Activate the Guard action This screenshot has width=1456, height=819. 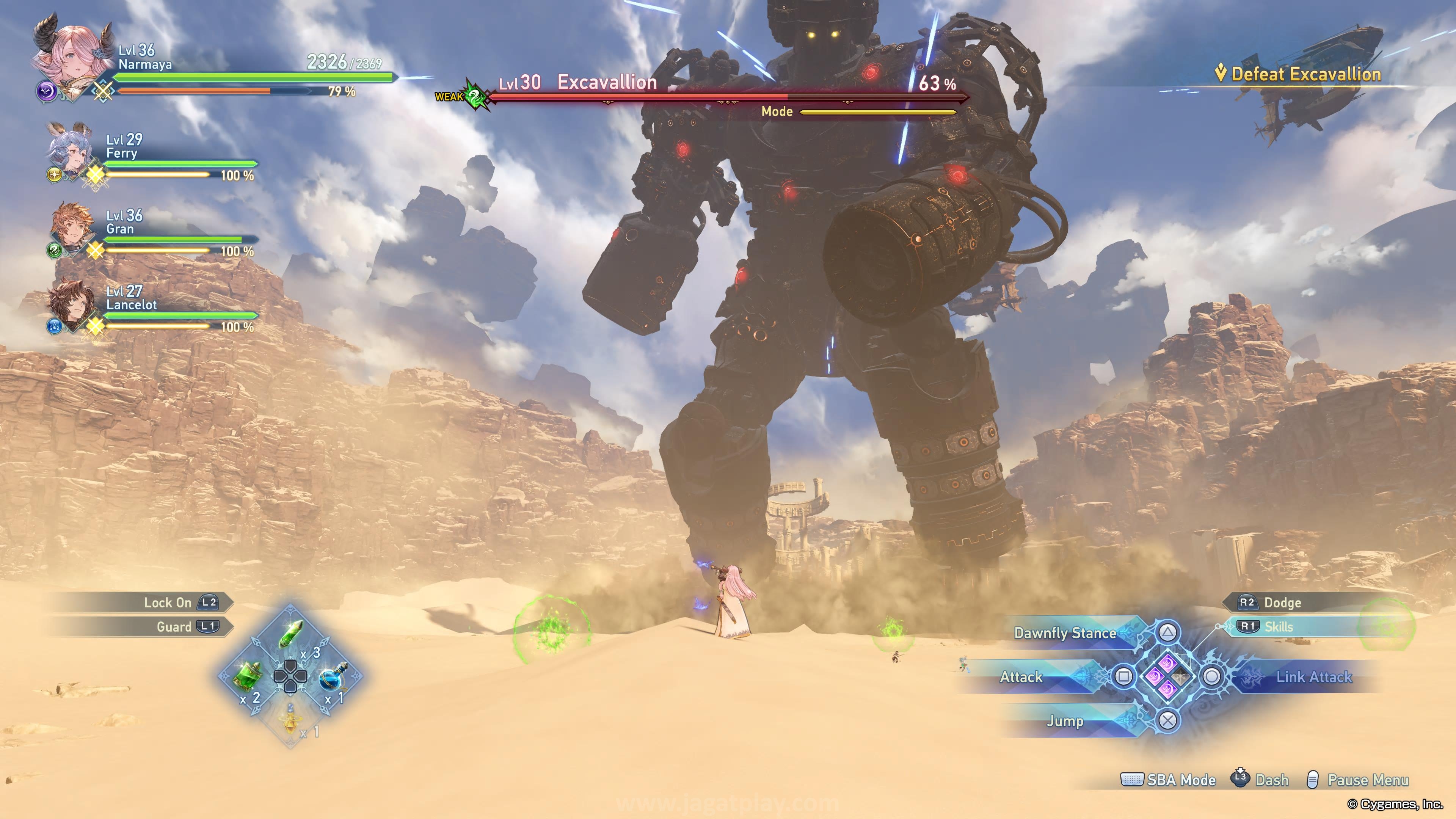[174, 627]
